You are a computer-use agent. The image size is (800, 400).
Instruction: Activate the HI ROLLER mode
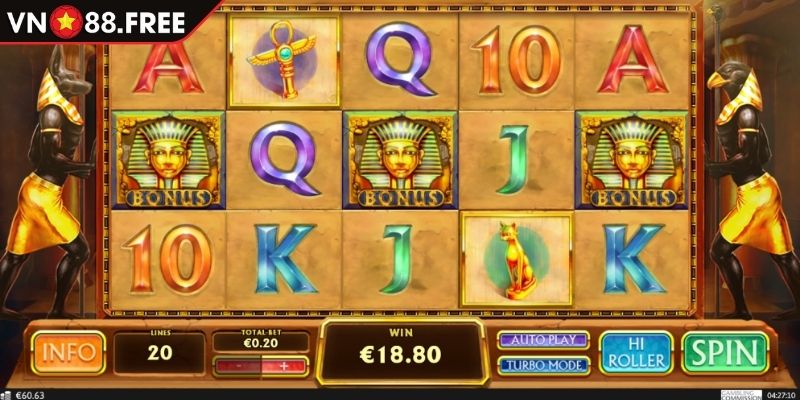tap(635, 352)
